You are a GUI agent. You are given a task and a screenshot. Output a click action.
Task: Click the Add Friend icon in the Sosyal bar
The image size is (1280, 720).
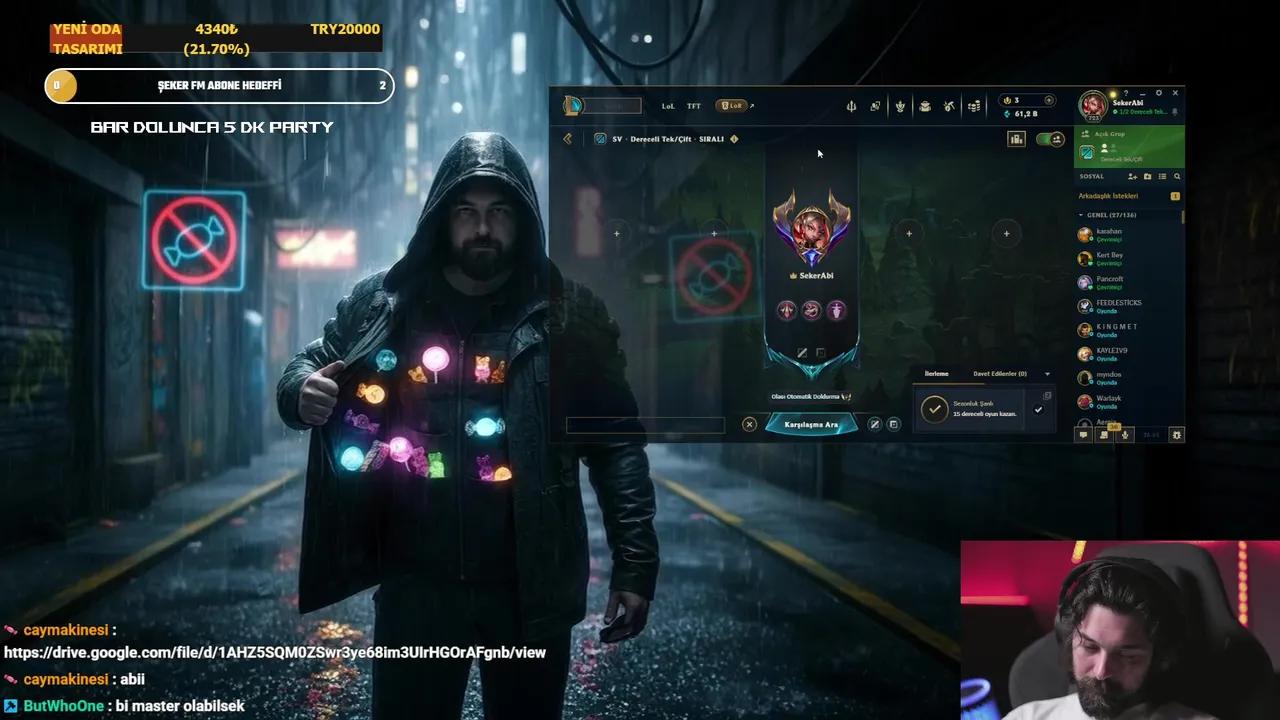pyautogui.click(x=1133, y=176)
